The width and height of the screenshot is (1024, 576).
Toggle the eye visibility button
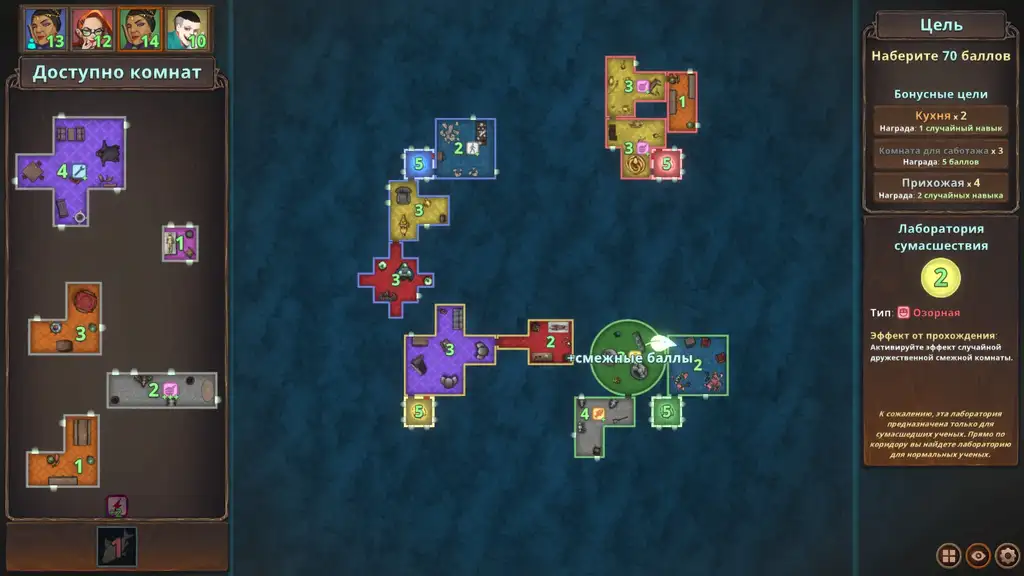pos(978,555)
